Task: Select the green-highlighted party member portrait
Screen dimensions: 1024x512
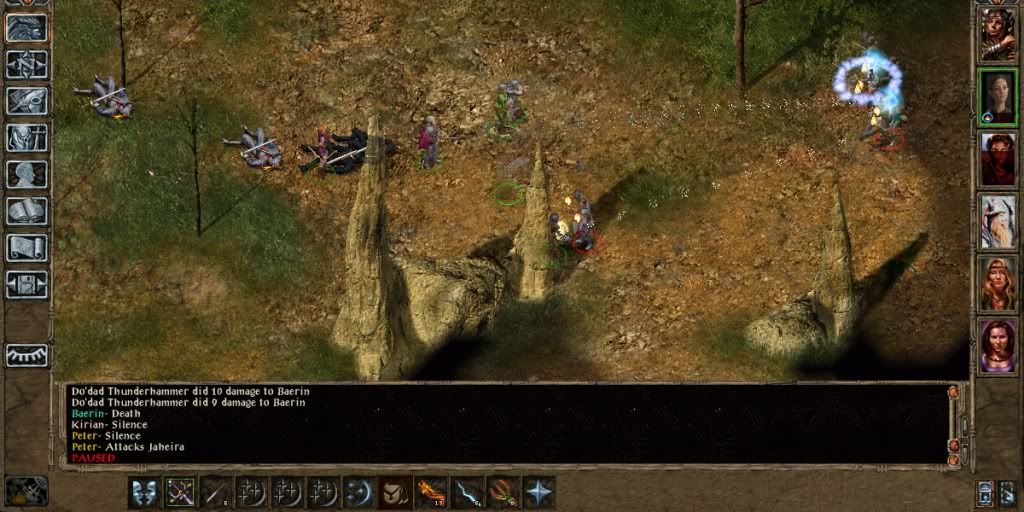Action: (x=997, y=96)
